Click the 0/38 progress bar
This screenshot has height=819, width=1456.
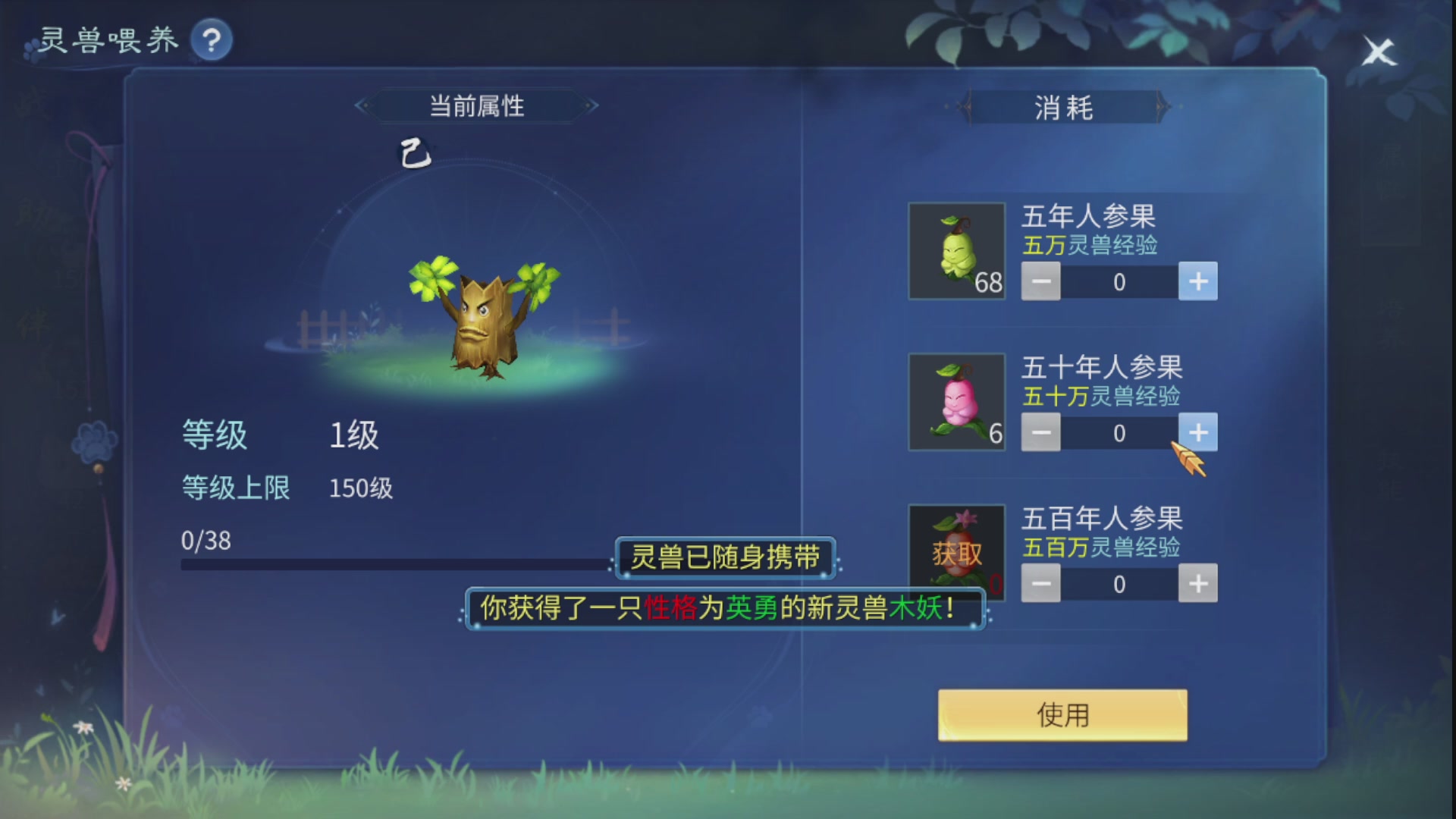[x=394, y=563]
